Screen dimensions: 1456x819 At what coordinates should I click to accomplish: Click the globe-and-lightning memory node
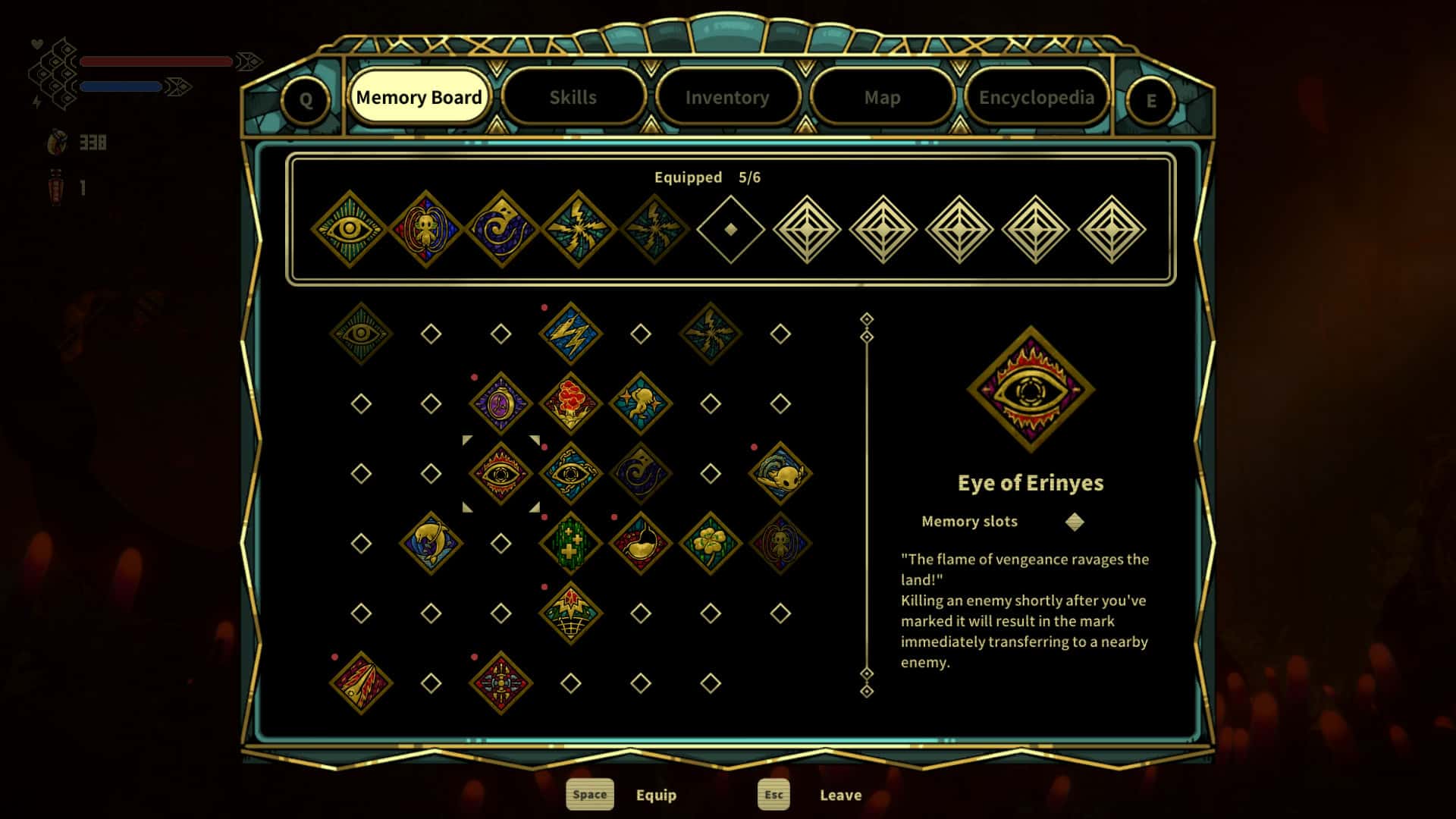[x=571, y=613]
